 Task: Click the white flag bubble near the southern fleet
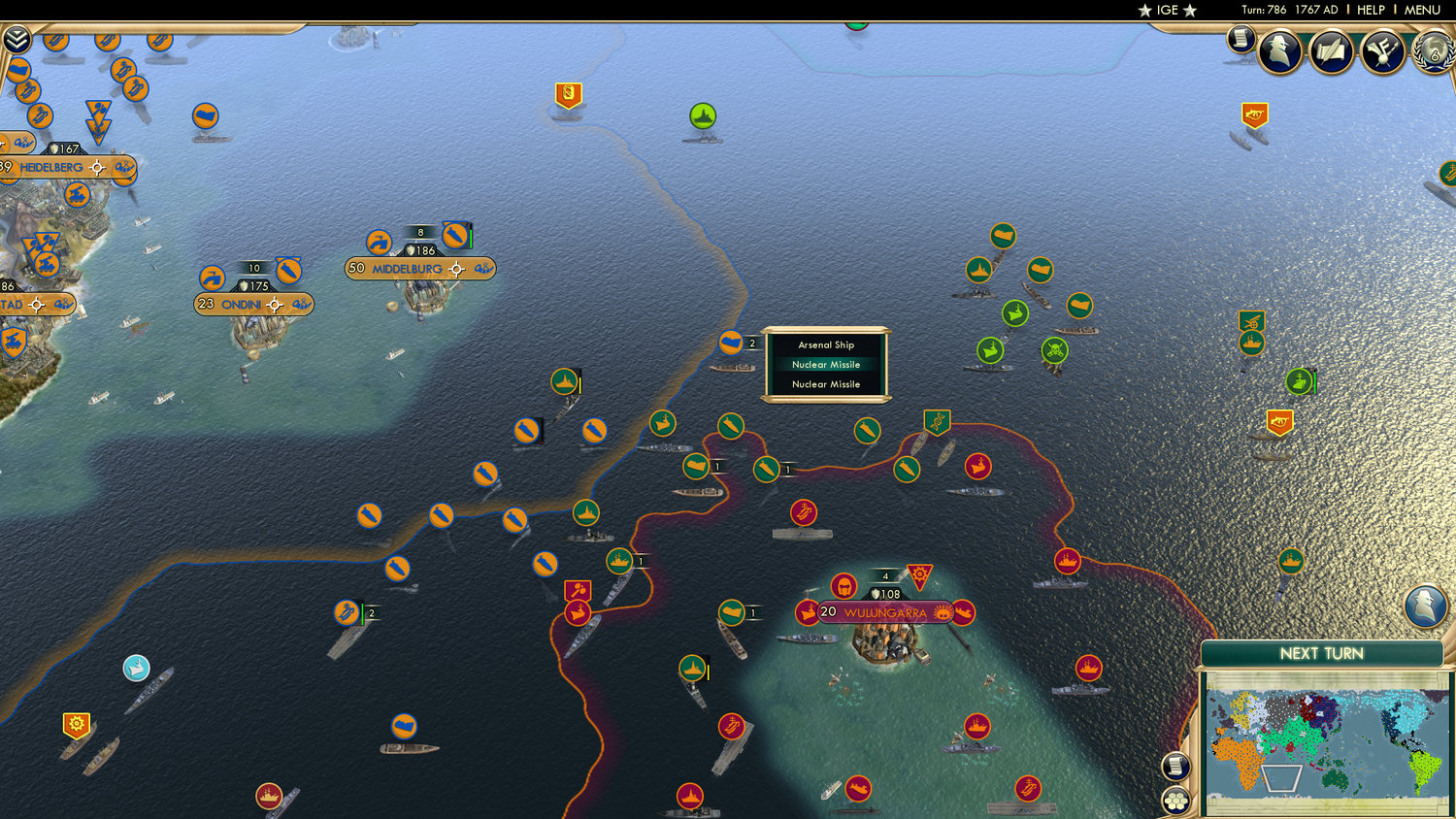point(135,667)
